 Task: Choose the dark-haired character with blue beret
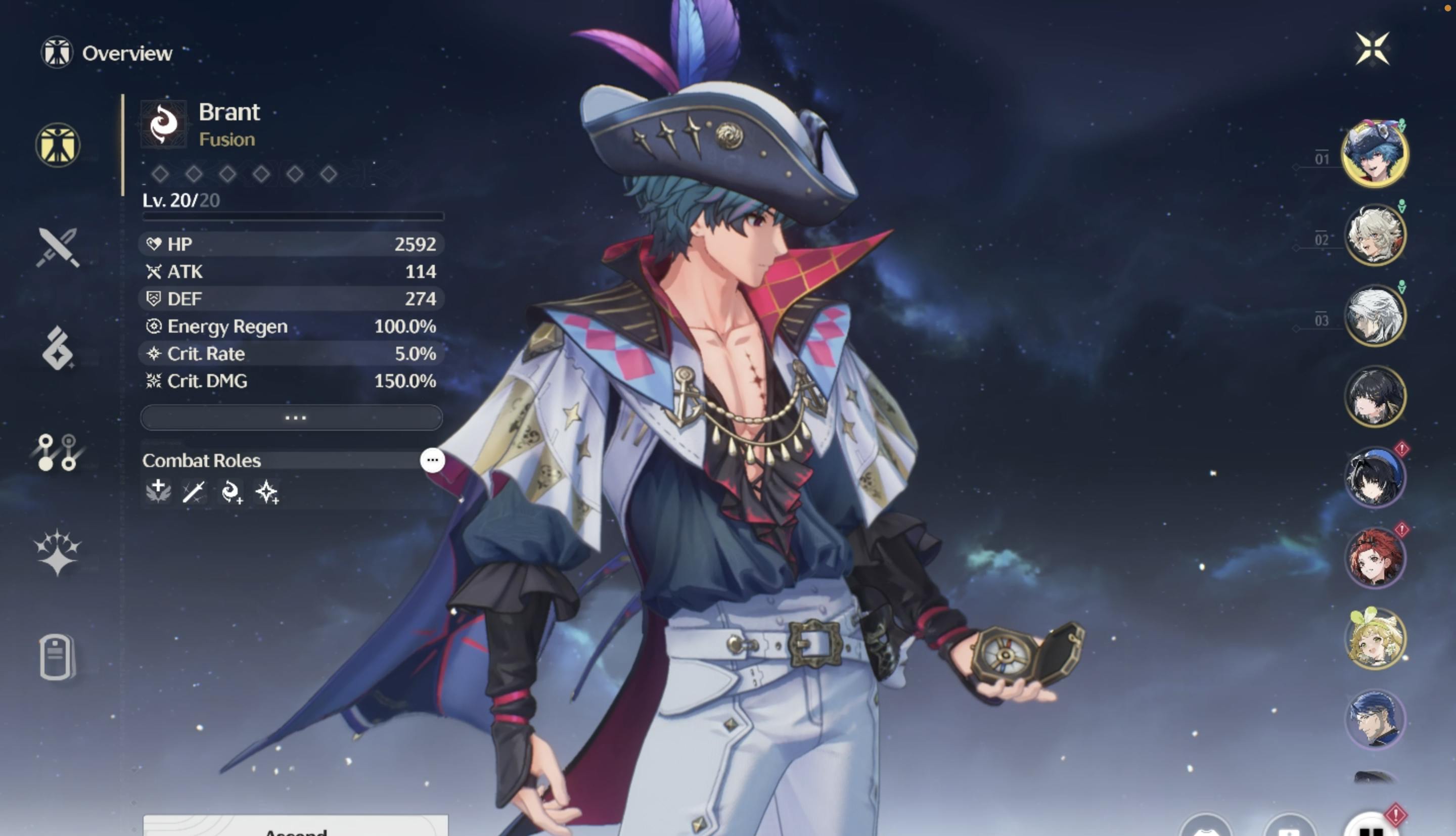[x=1375, y=477]
